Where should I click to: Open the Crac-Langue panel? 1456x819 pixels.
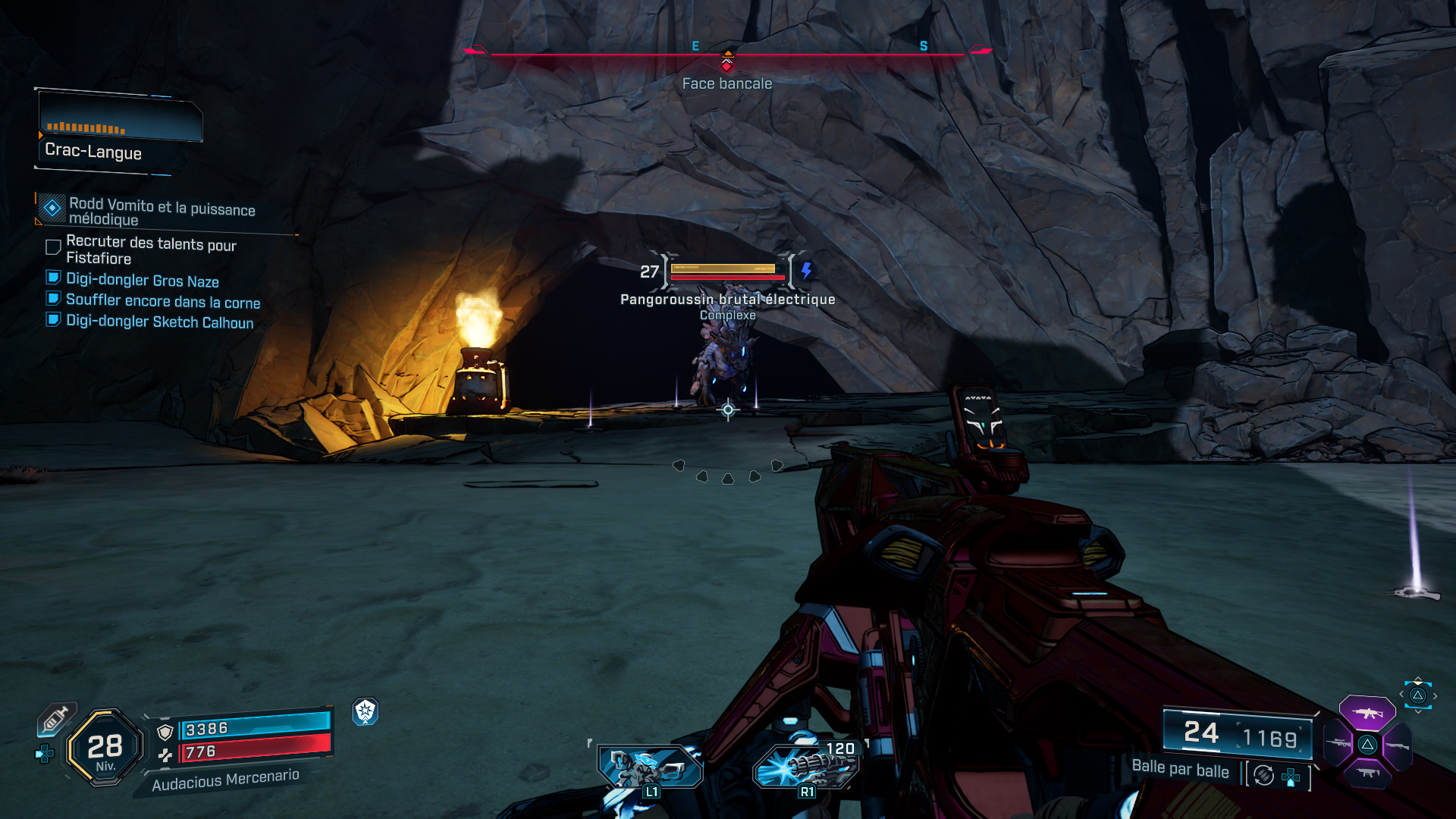click(120, 133)
